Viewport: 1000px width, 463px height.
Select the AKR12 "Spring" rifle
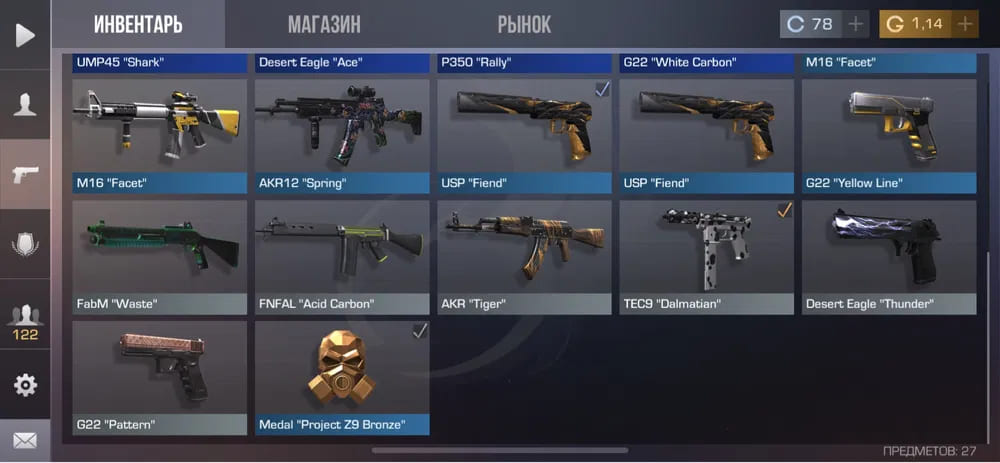[342, 136]
